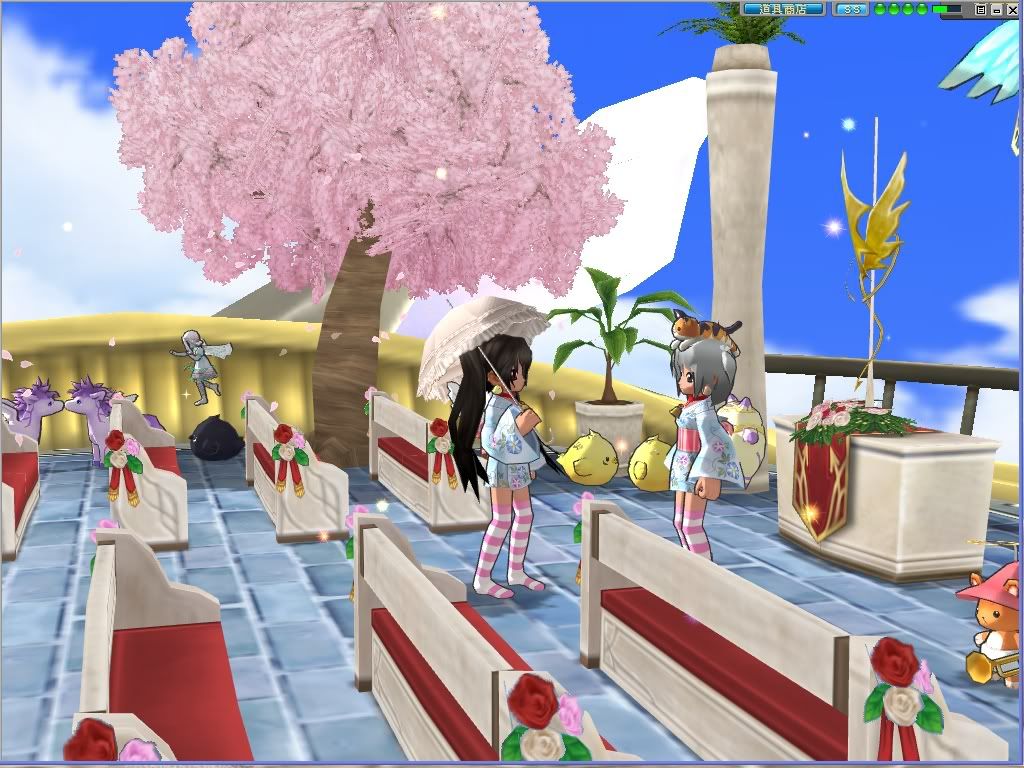The width and height of the screenshot is (1024, 768).
Task: Open the 道具商店 item shop
Action: pyautogui.click(x=783, y=9)
